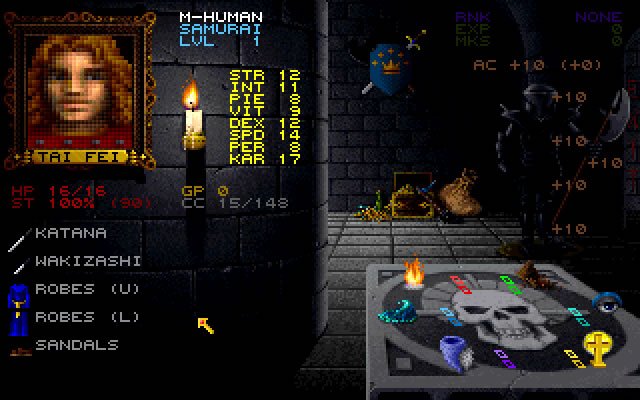640x400 pixels.
Task: Click the golden ankh icon
Action: 596,348
